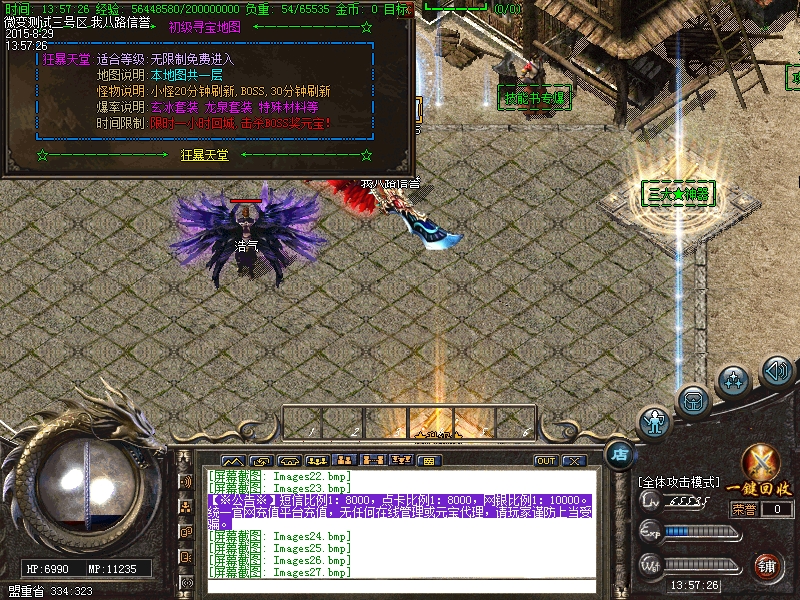Click the OUT button above chat

pos(545,461)
